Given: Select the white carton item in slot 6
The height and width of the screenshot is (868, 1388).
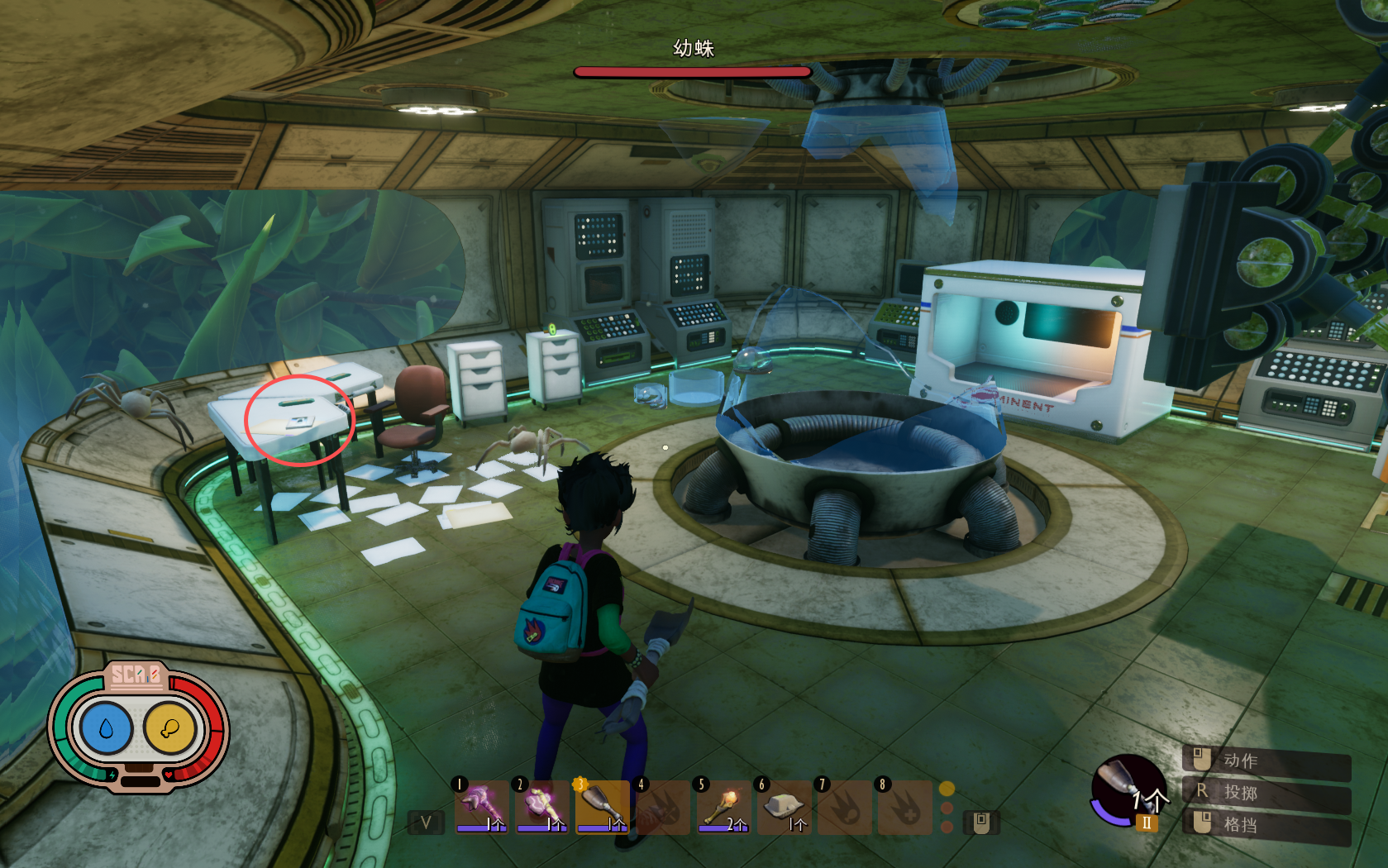Looking at the screenshot, I should pos(783,806).
